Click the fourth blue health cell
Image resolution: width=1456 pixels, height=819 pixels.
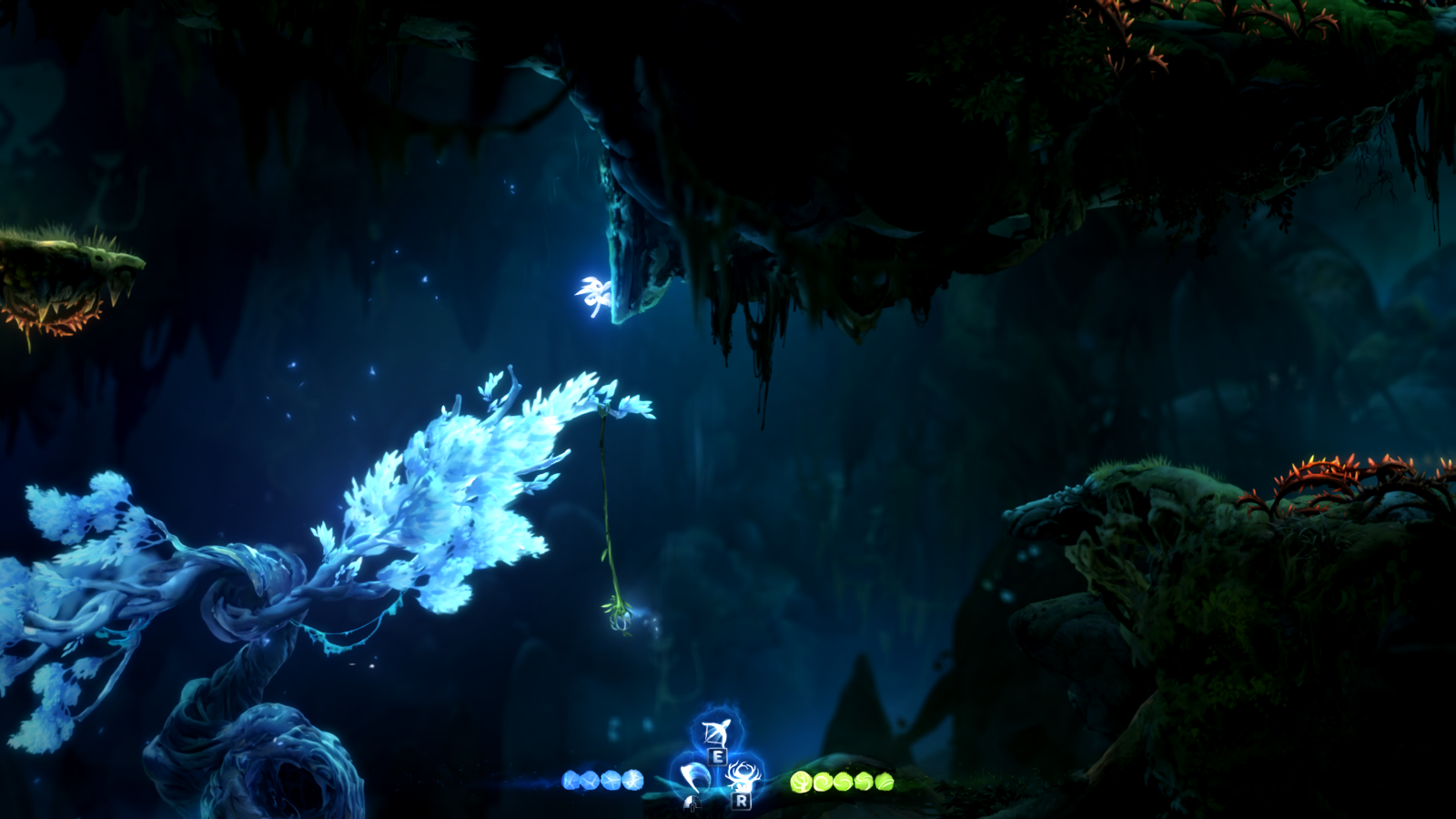[633, 781]
